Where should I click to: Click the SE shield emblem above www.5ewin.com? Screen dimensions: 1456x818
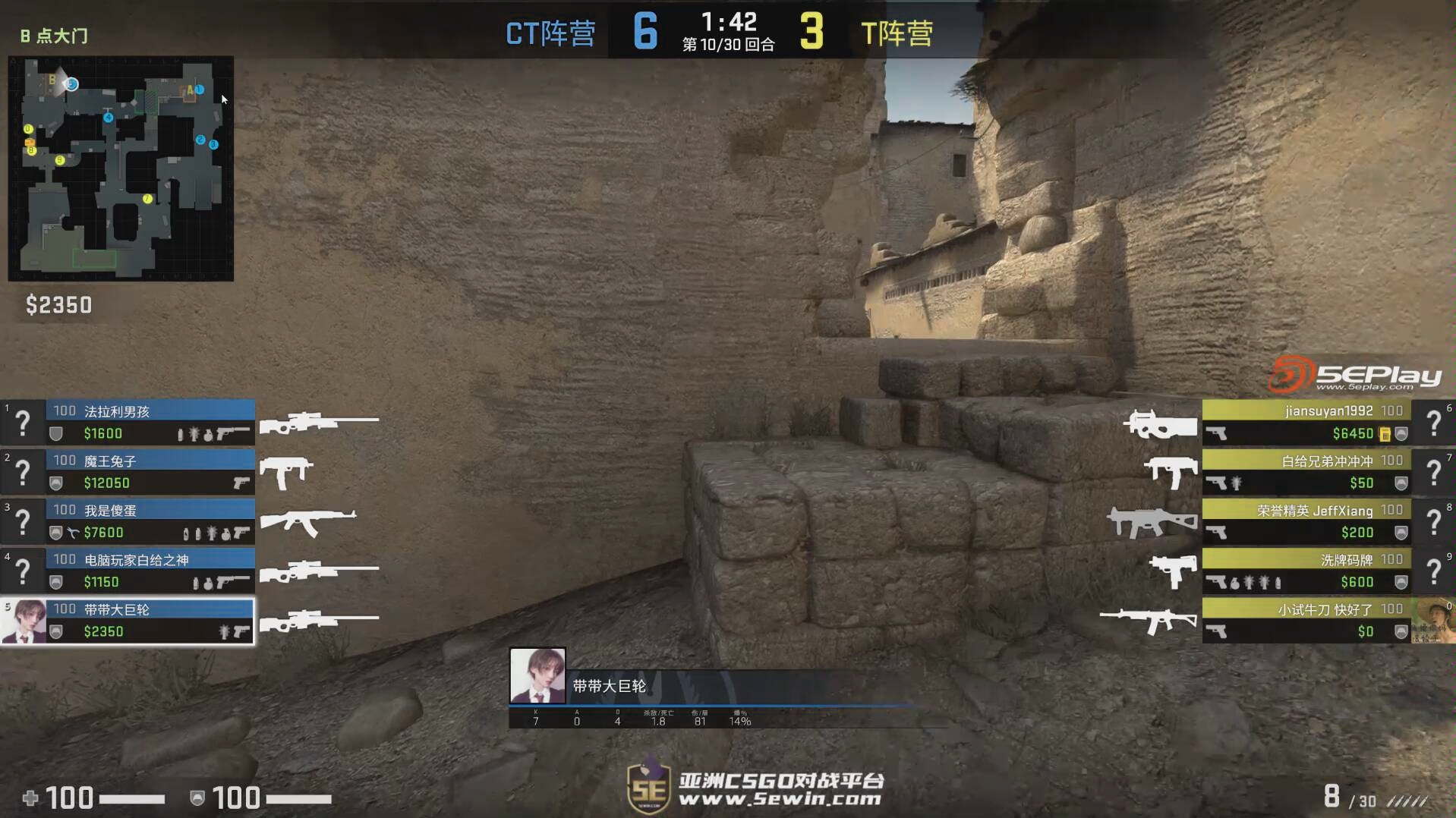(649, 788)
